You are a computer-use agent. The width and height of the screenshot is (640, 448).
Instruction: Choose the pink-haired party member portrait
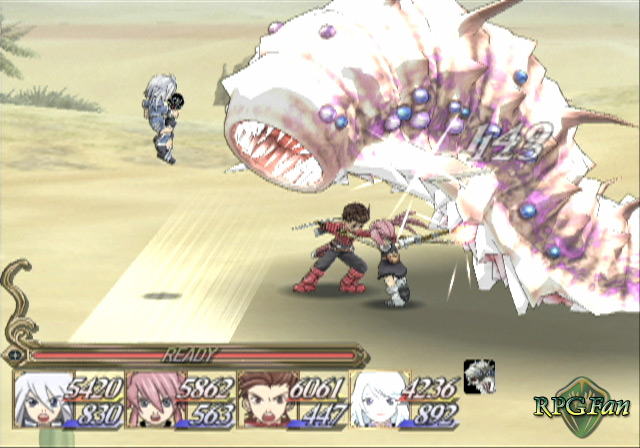click(x=153, y=402)
